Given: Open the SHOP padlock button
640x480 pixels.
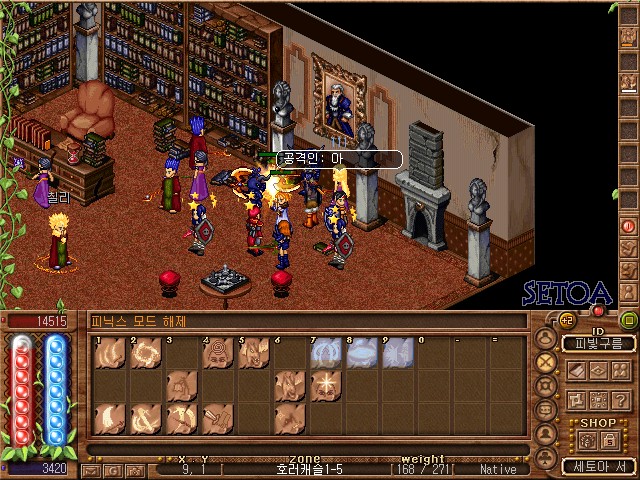Looking at the screenshot, I should point(610,439).
